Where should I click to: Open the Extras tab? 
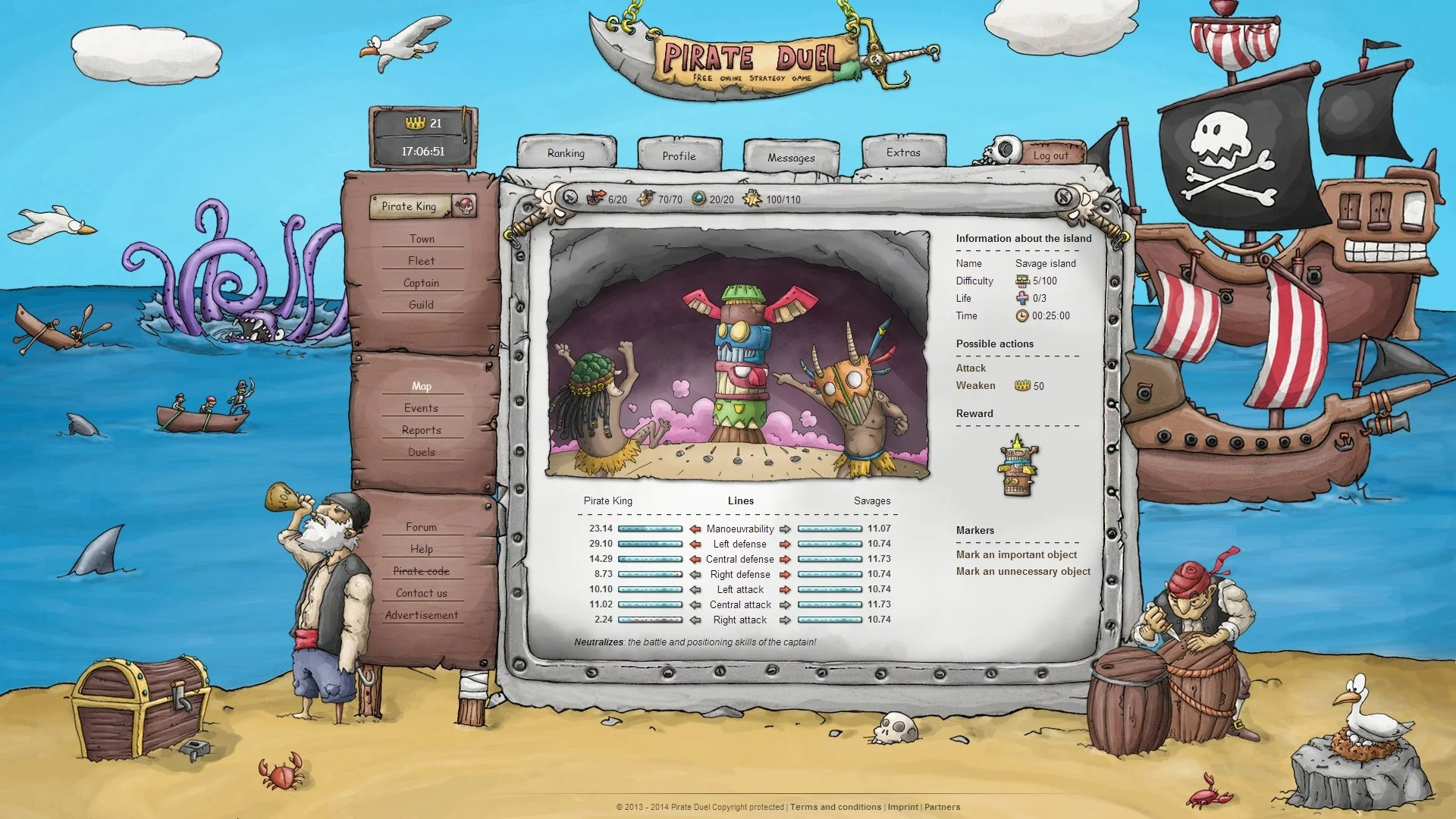(x=902, y=152)
